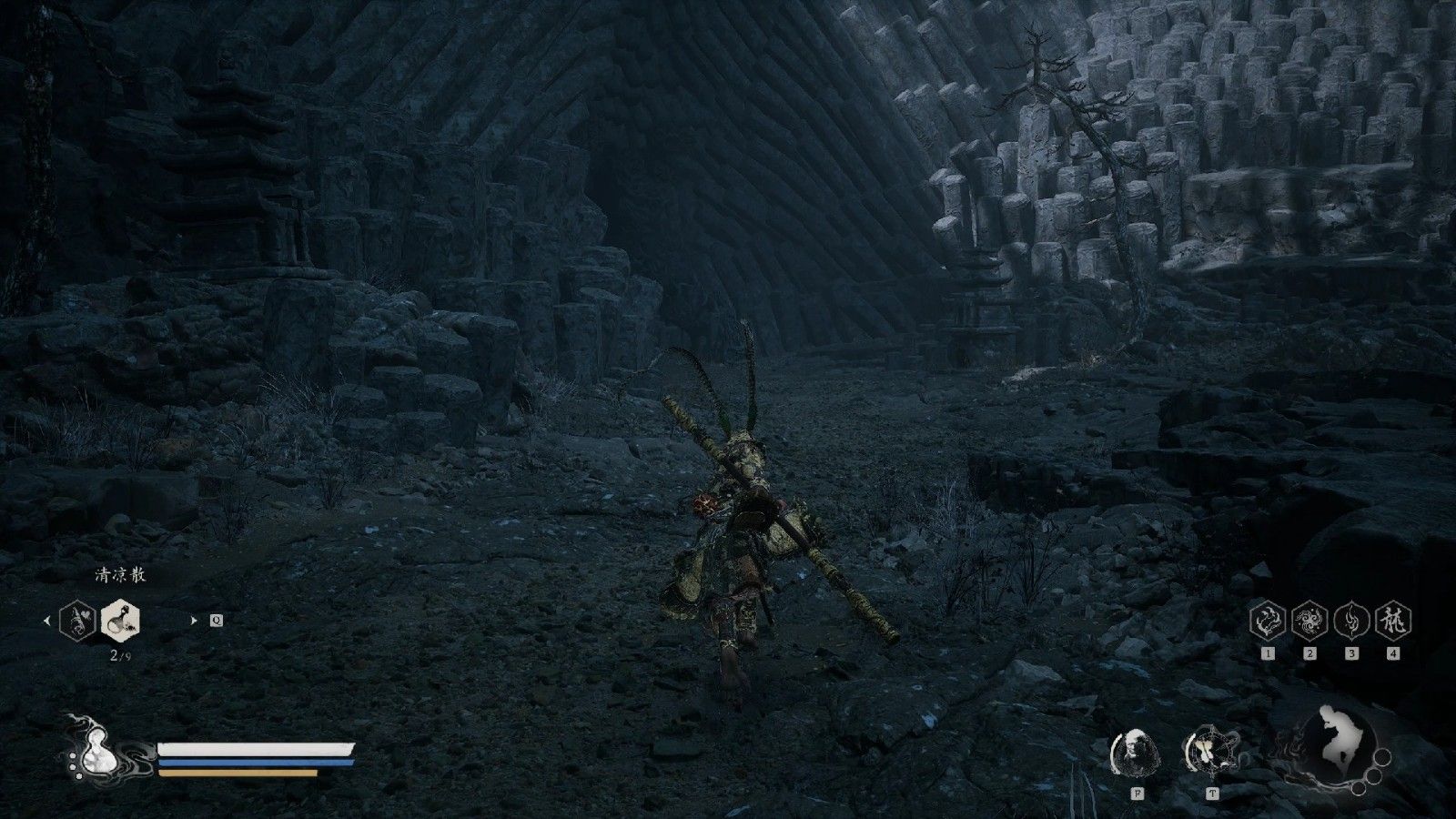Image resolution: width=1456 pixels, height=819 pixels.
Task: Cycle quick items with the right arrow
Action: (x=193, y=621)
